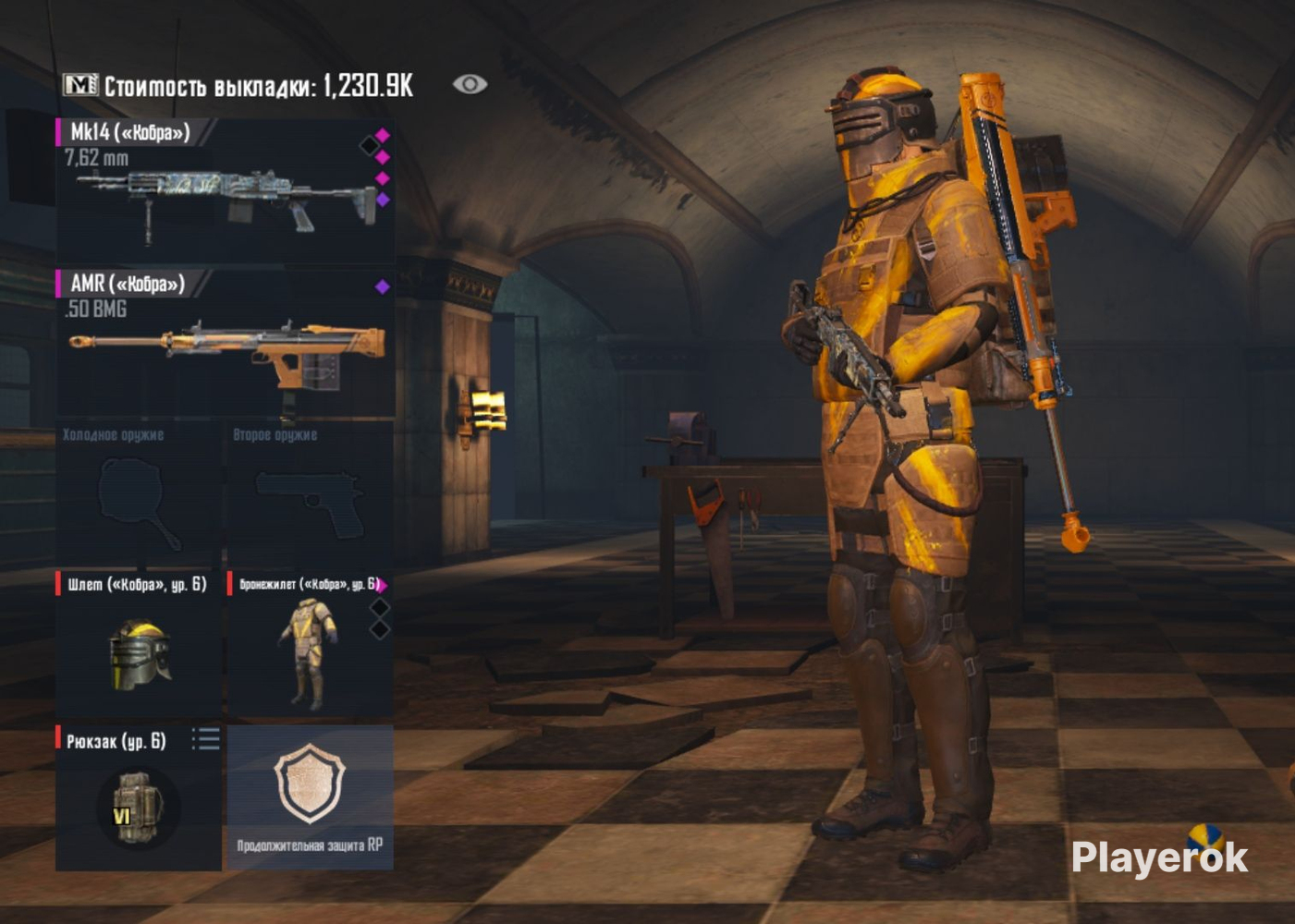Image resolution: width=1295 pixels, height=924 pixels.
Task: Open the level 6 backpack slot
Action: pyautogui.click(x=137, y=804)
